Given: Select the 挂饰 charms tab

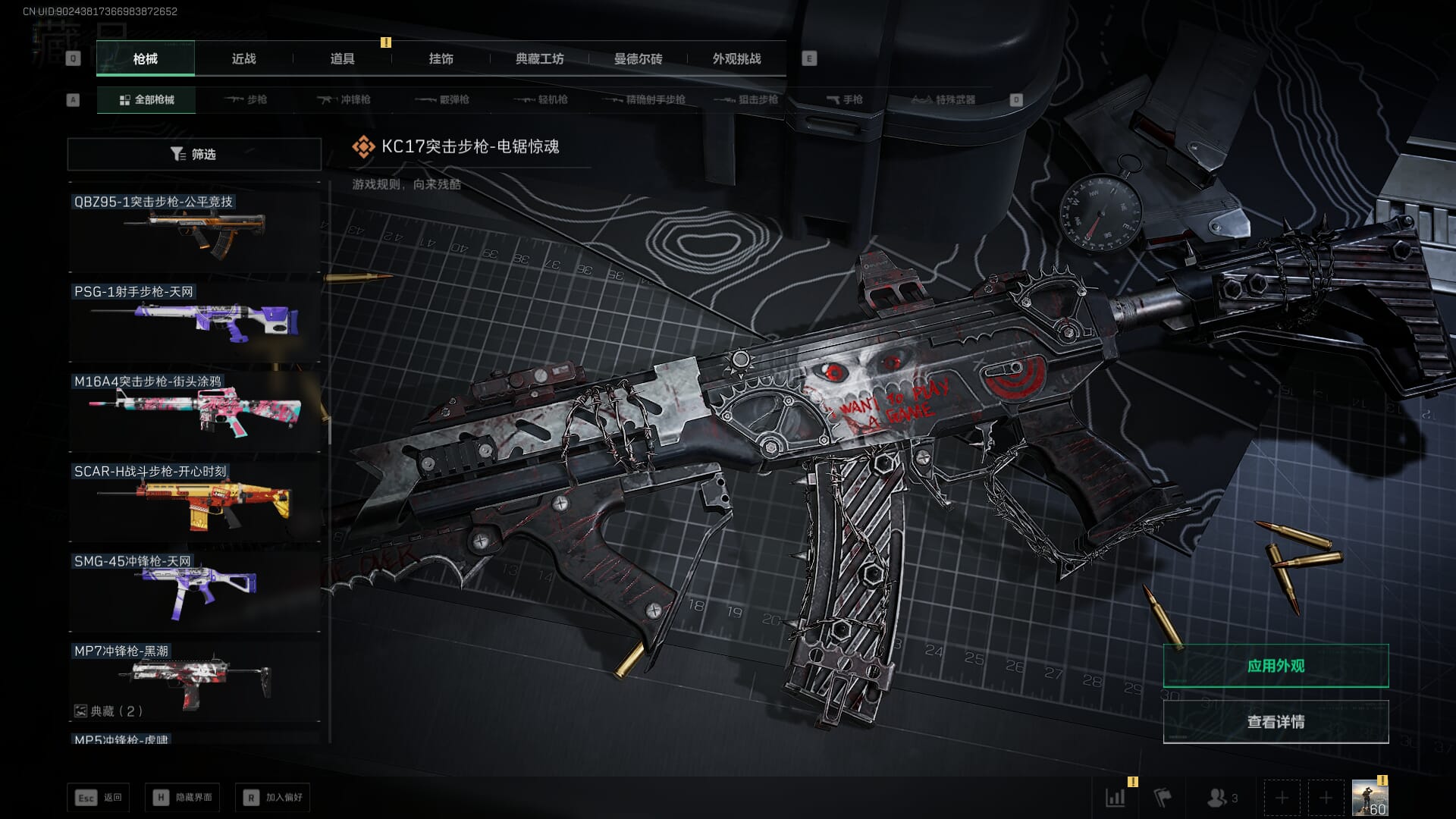Looking at the screenshot, I should tap(441, 59).
